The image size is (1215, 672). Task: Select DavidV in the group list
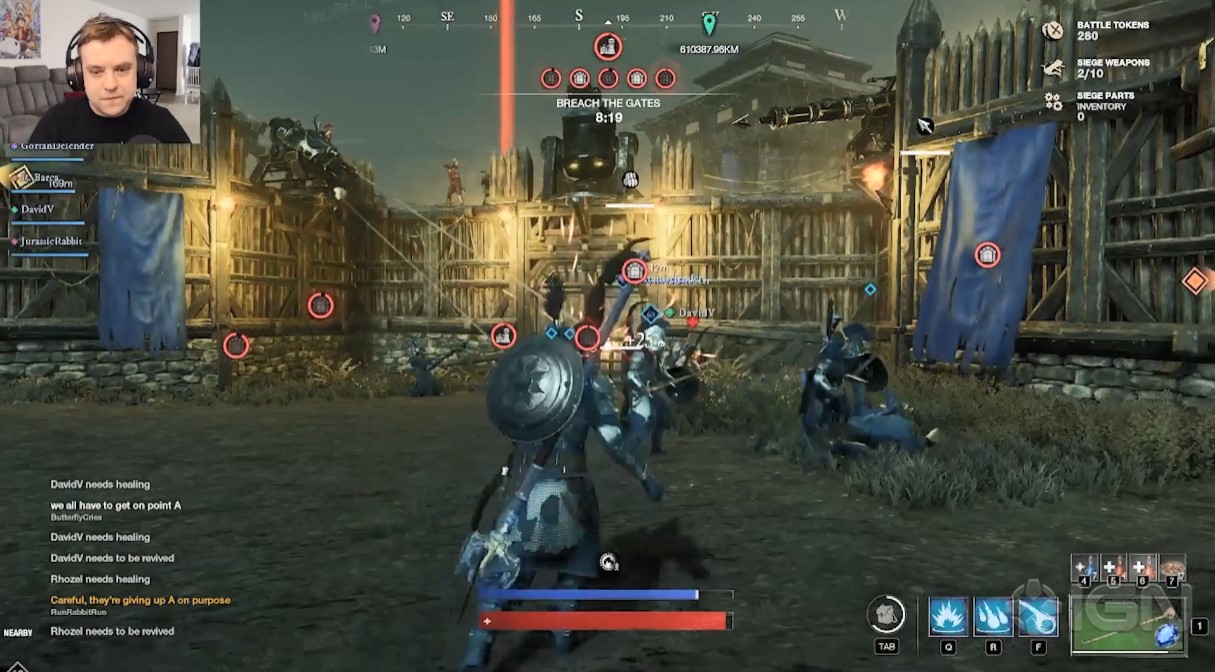[x=39, y=209]
